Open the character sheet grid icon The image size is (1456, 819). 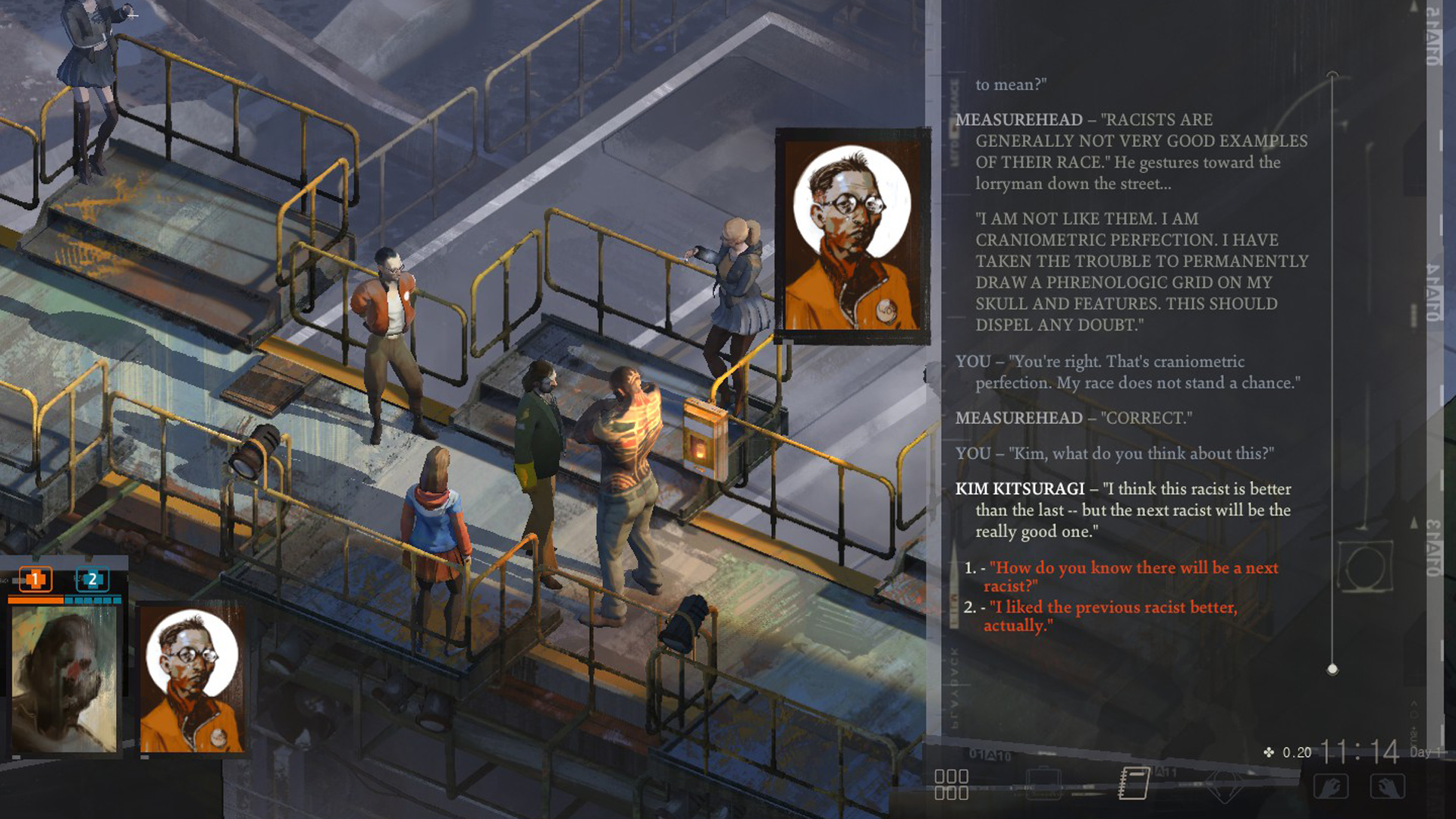coord(951,784)
